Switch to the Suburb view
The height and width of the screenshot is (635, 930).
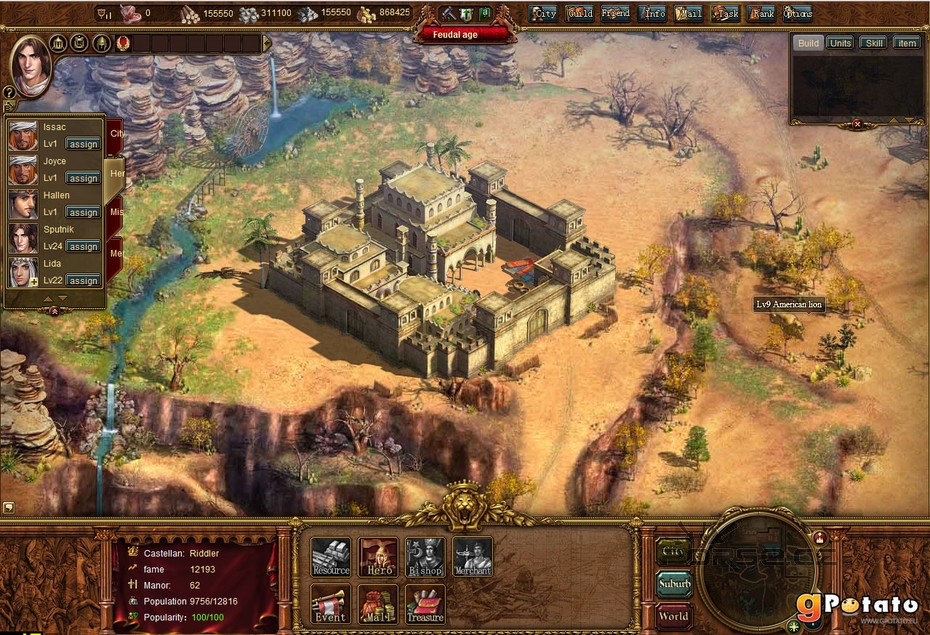pos(674,583)
